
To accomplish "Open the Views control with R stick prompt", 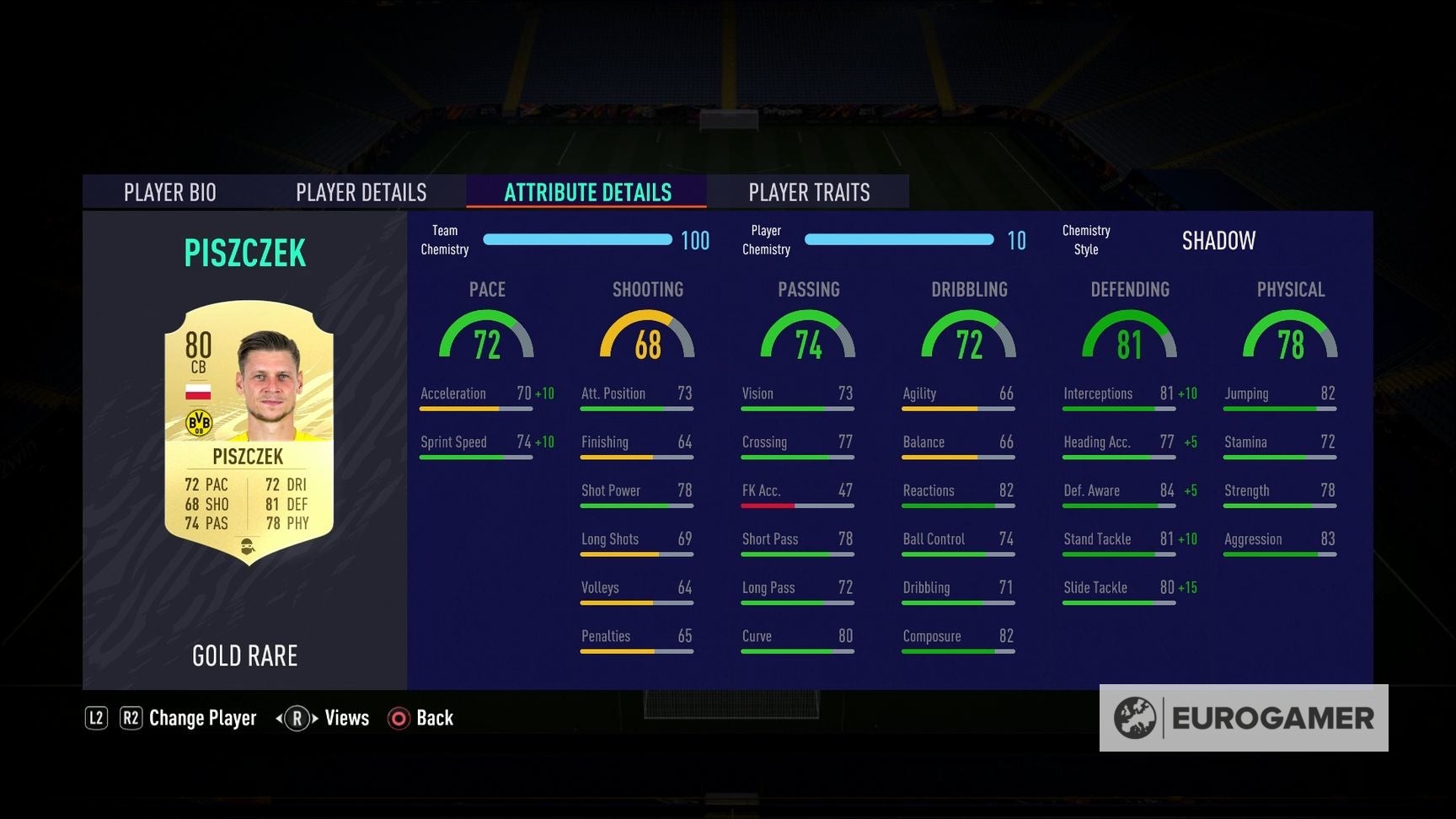I will click(x=324, y=718).
